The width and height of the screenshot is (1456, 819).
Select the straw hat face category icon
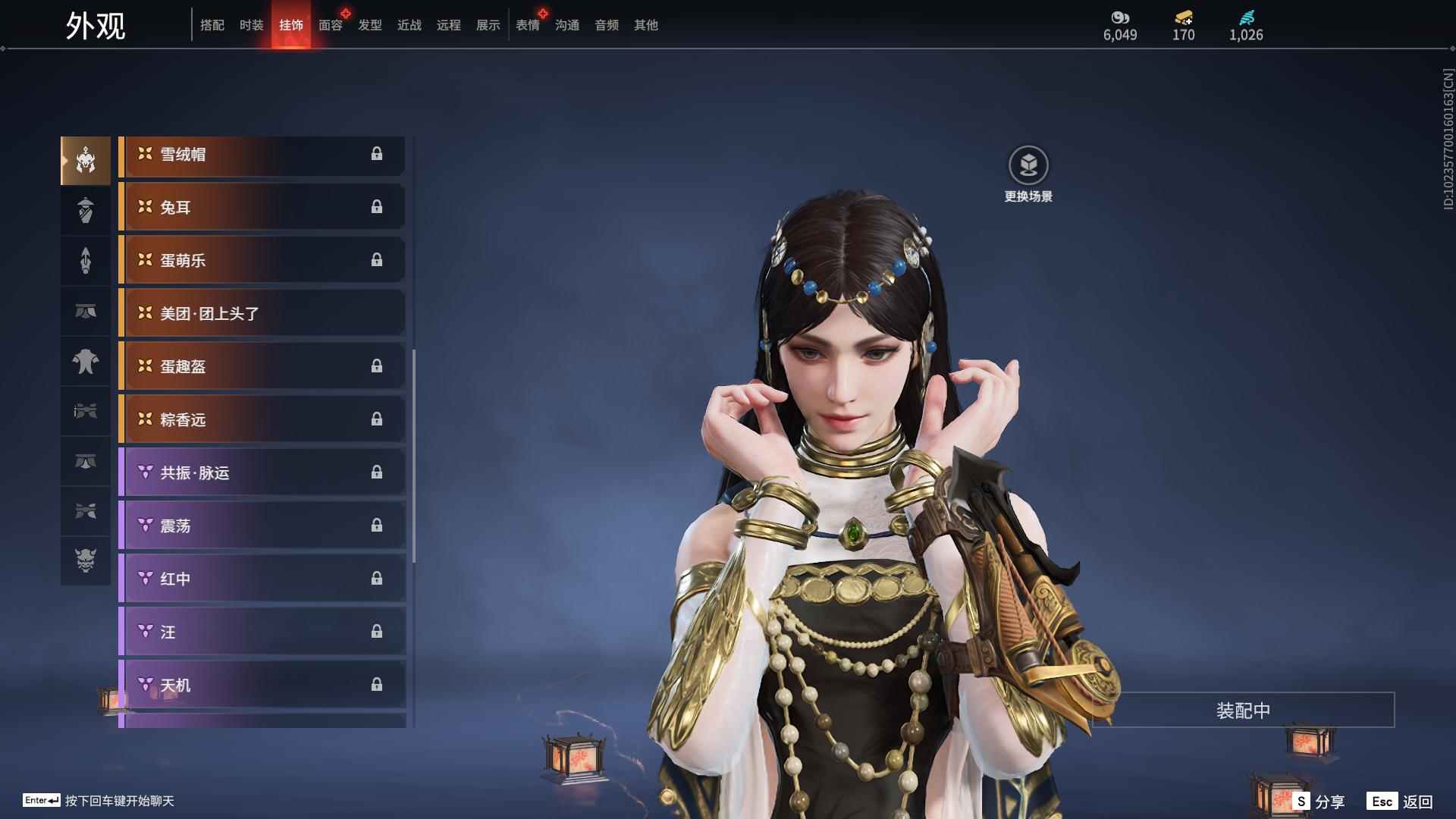coord(86,210)
